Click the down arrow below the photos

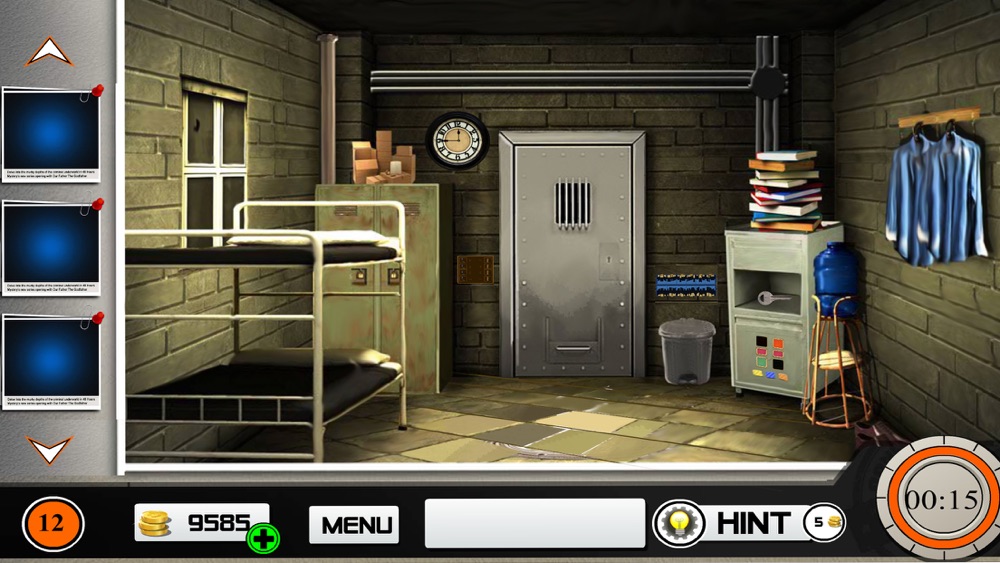click(49, 449)
